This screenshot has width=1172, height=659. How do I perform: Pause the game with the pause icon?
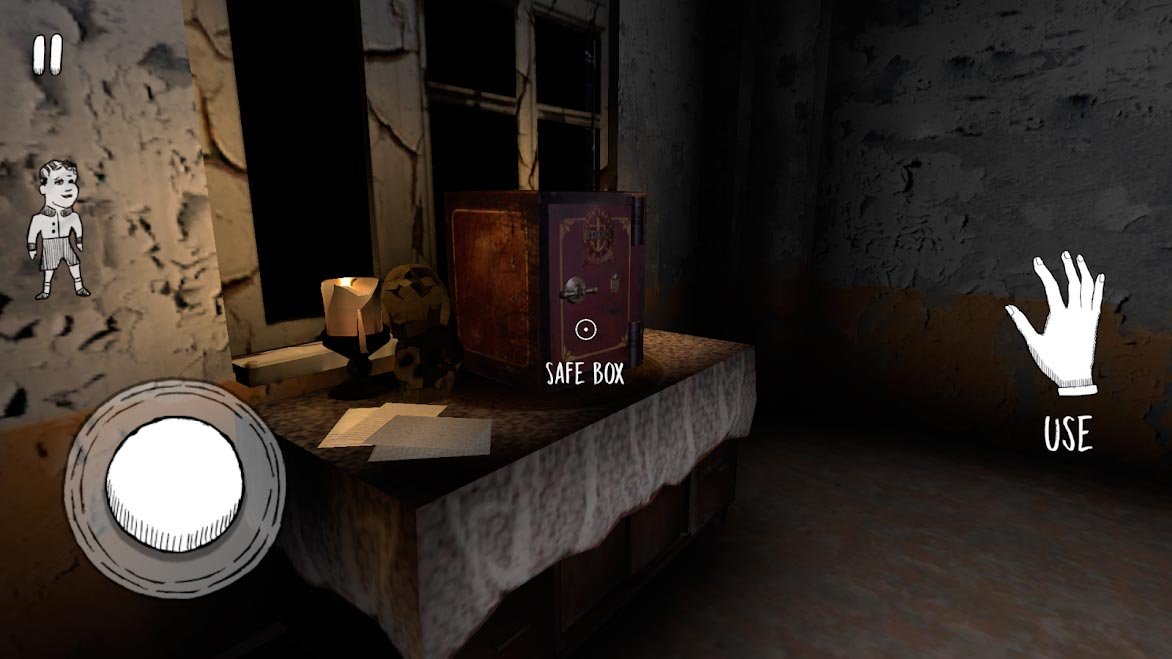(47, 55)
